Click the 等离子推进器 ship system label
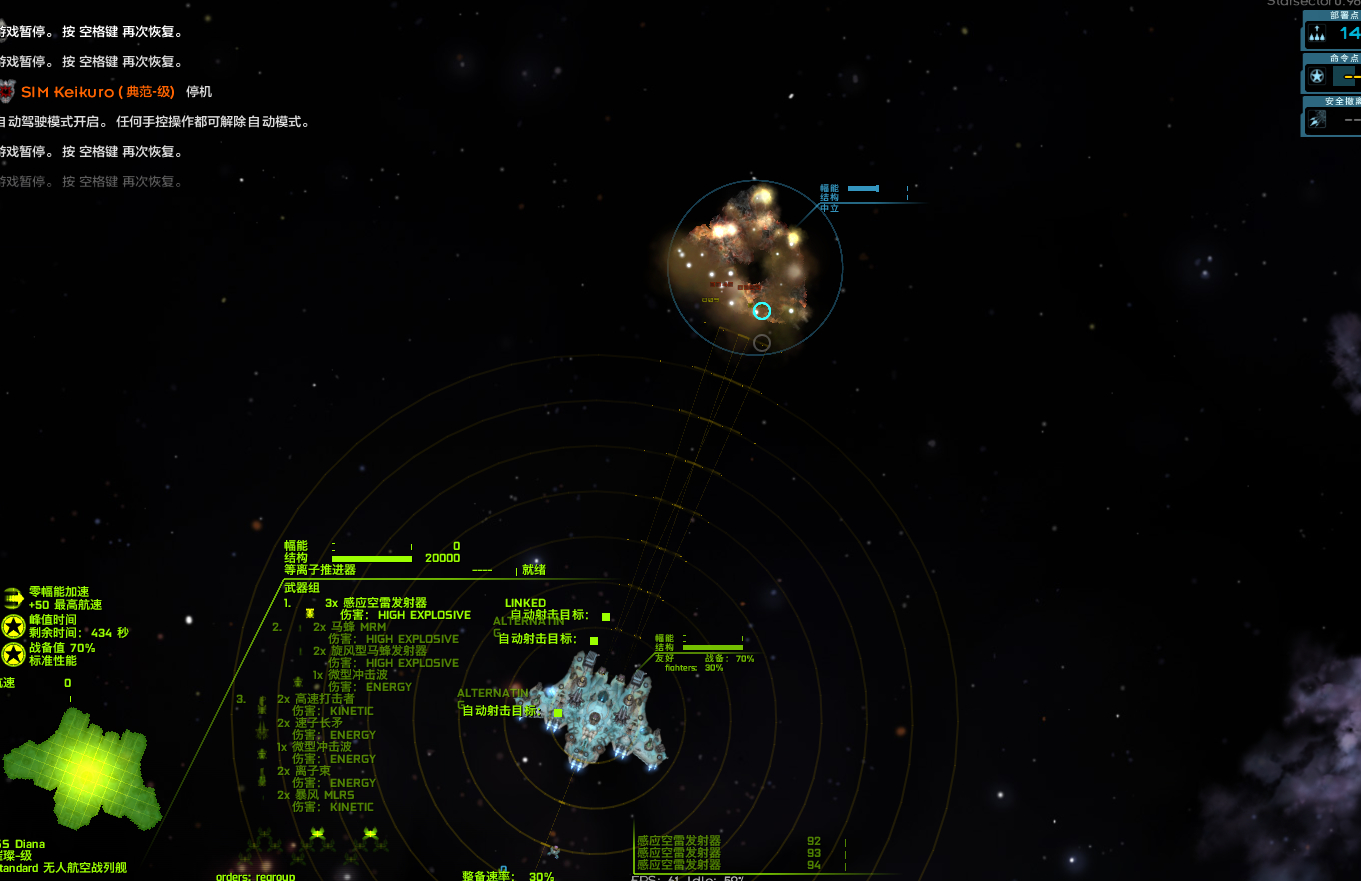 coord(320,570)
